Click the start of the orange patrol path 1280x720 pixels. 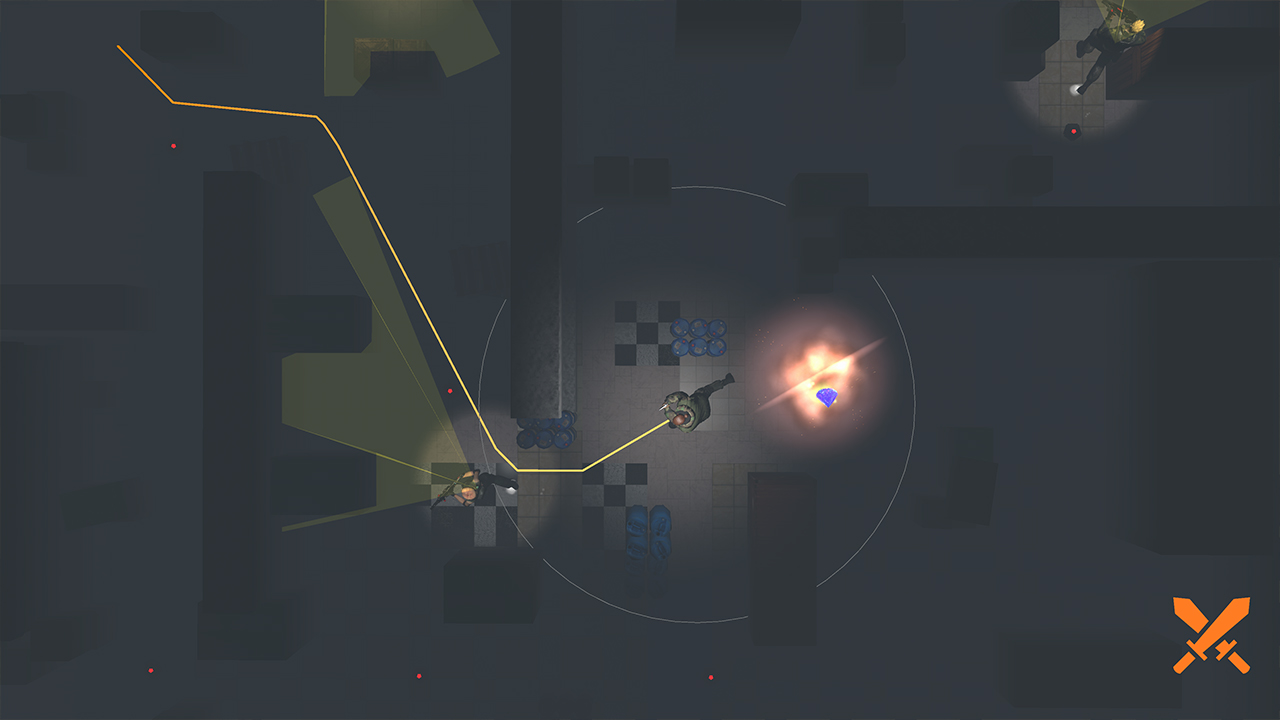click(119, 46)
